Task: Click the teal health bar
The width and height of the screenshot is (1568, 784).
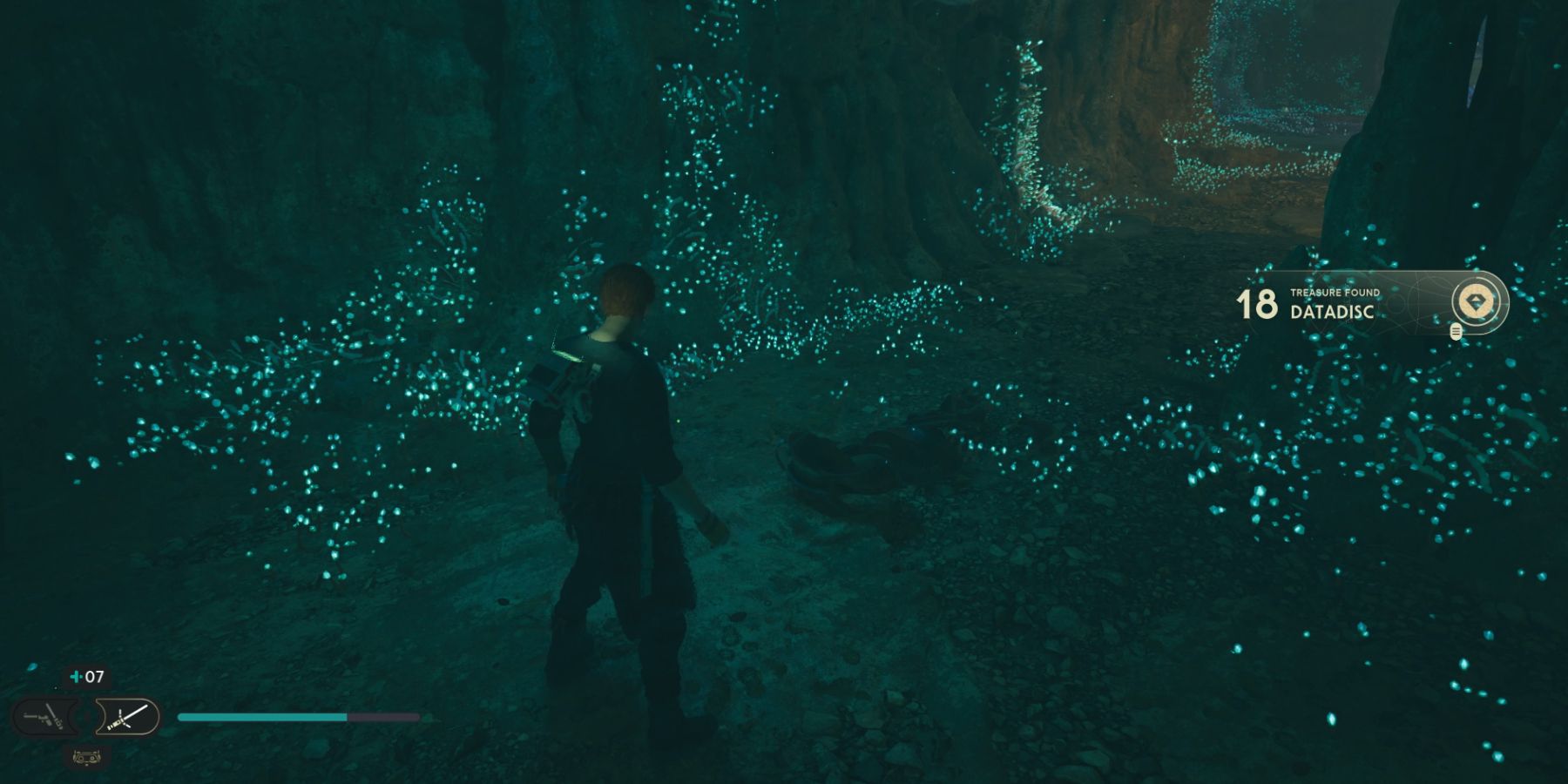Action: [261, 717]
